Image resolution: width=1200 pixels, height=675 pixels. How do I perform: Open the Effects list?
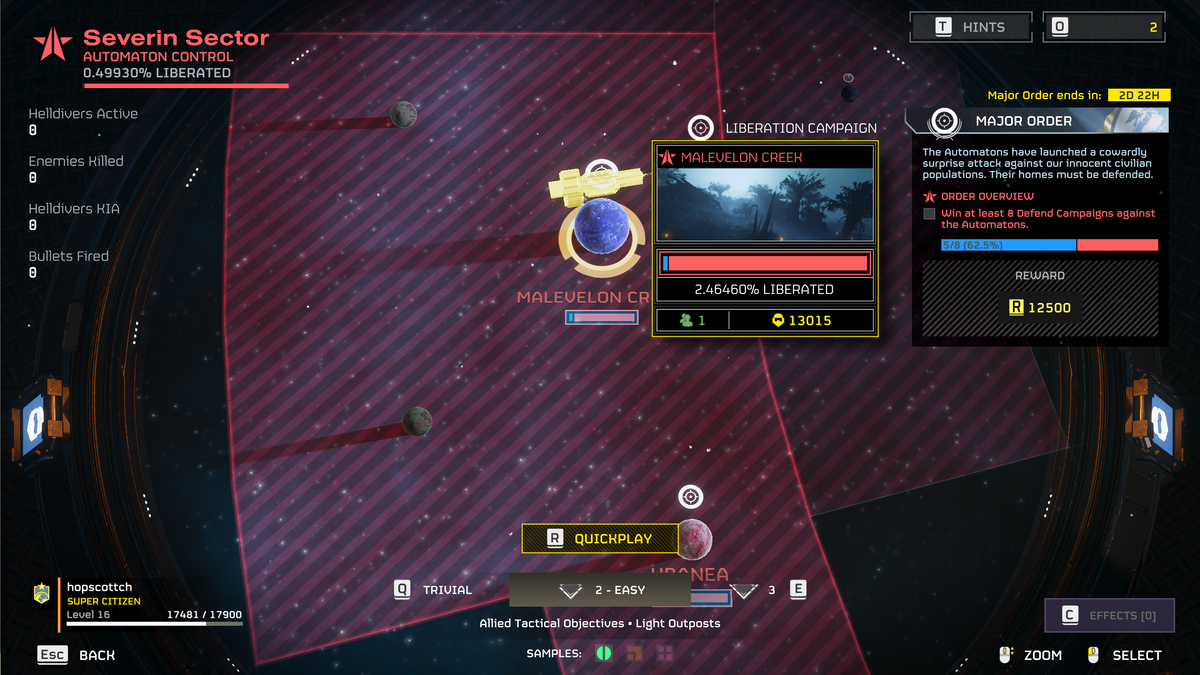1109,615
